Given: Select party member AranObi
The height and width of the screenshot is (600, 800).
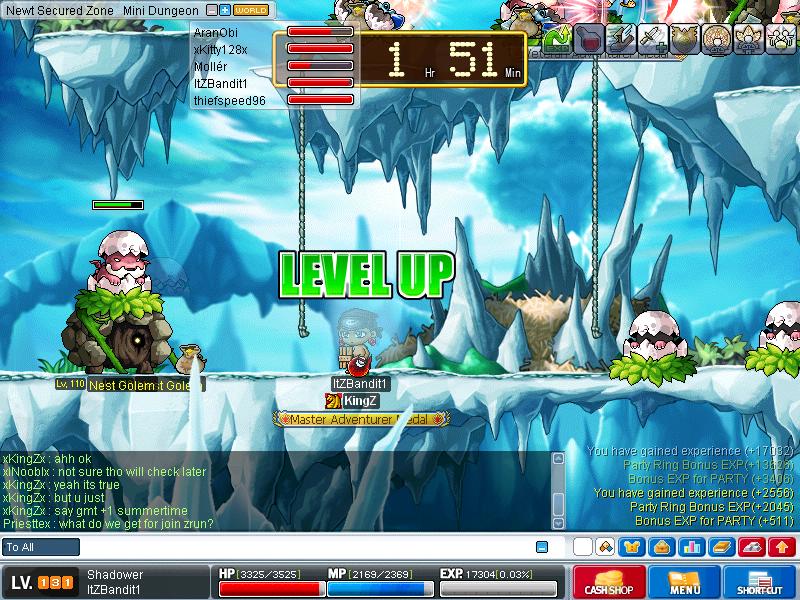Looking at the screenshot, I should 215,32.
